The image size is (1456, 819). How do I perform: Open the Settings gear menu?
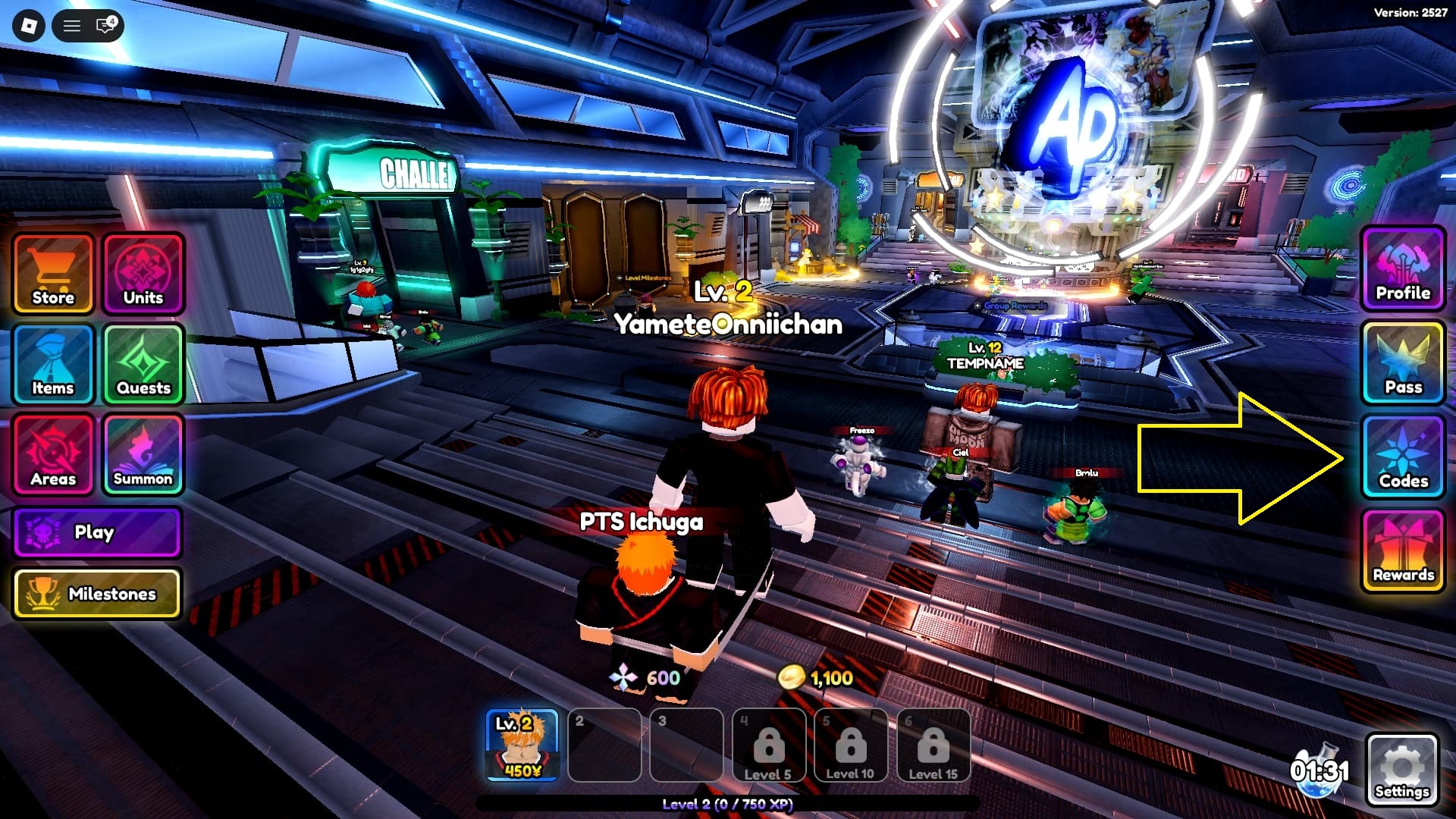coord(1401,770)
